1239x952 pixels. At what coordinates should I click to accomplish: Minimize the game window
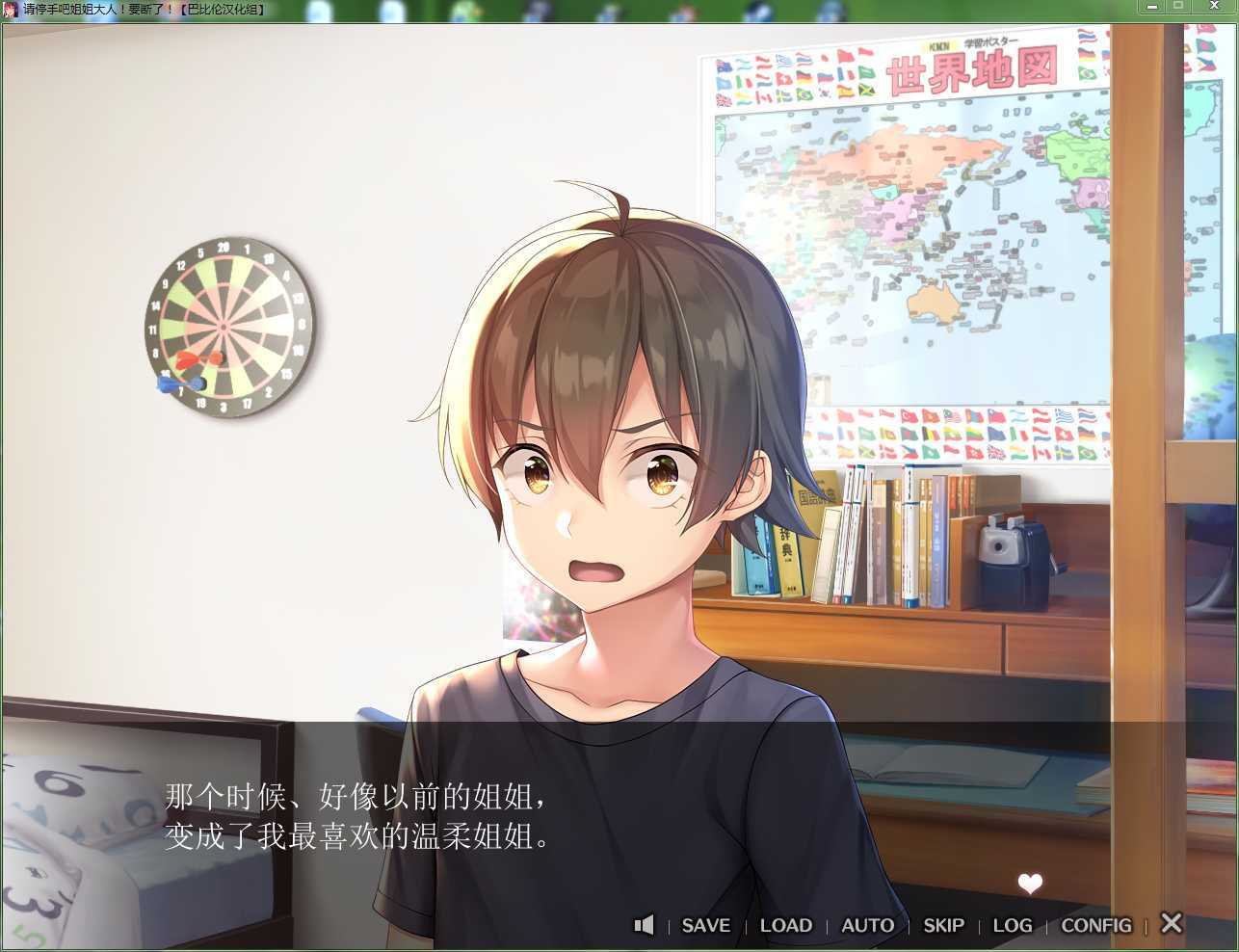1152,6
